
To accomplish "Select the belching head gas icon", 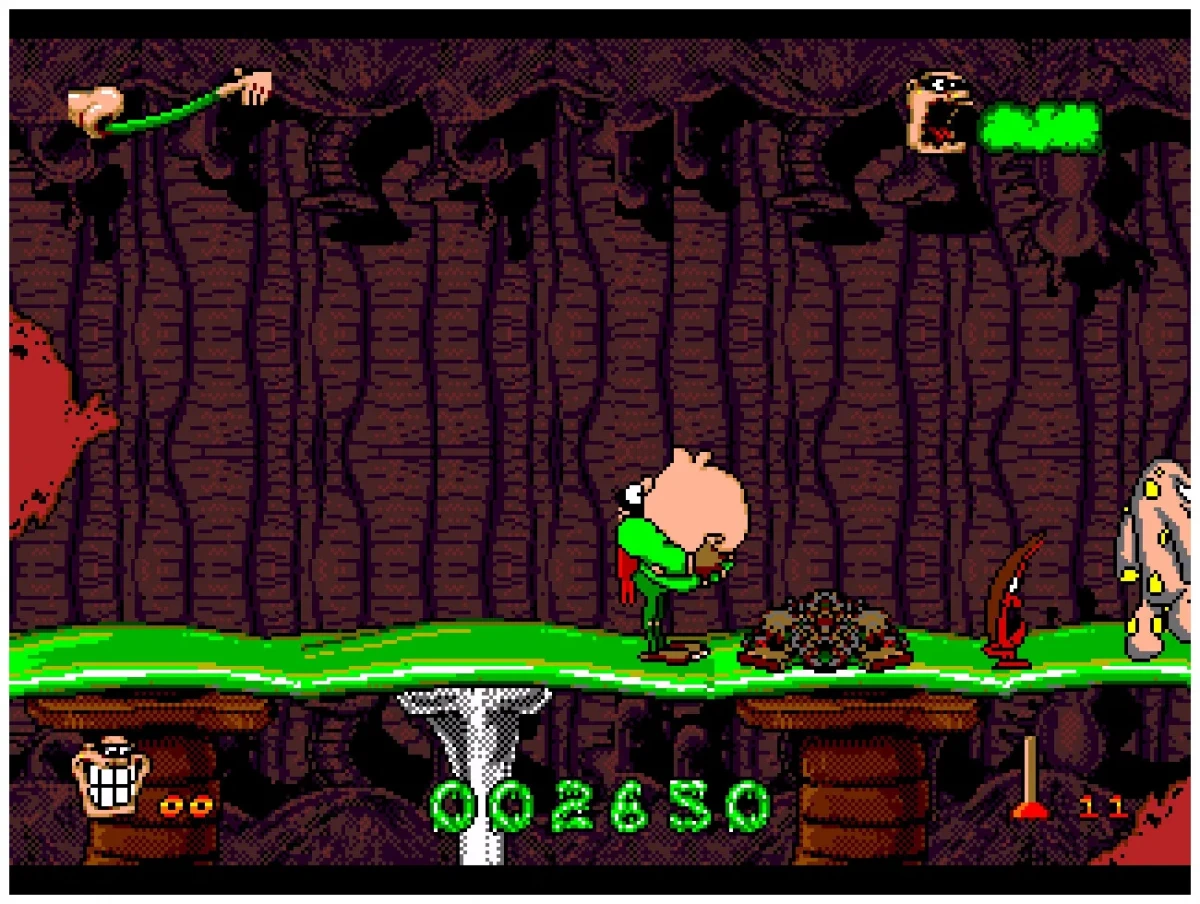I will coord(941,112).
